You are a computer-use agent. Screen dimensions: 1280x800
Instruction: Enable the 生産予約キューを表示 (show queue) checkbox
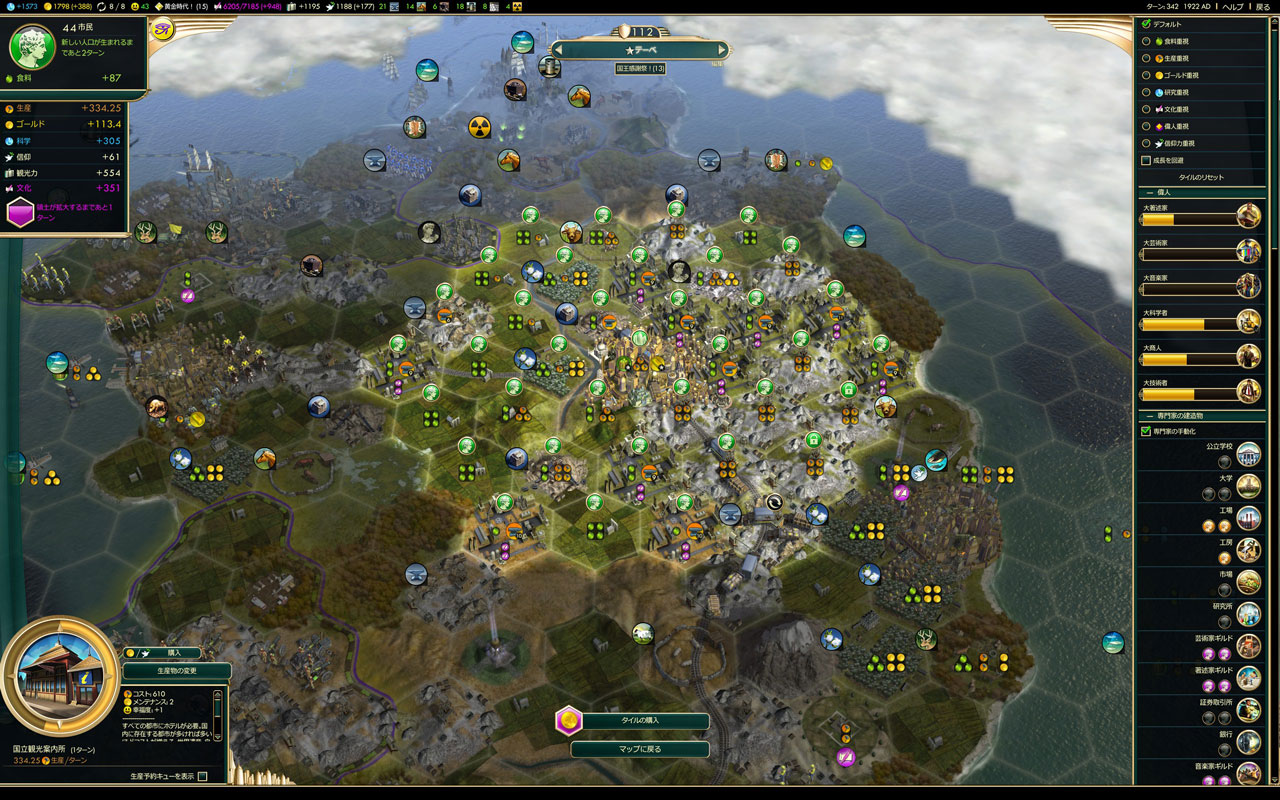[x=203, y=776]
